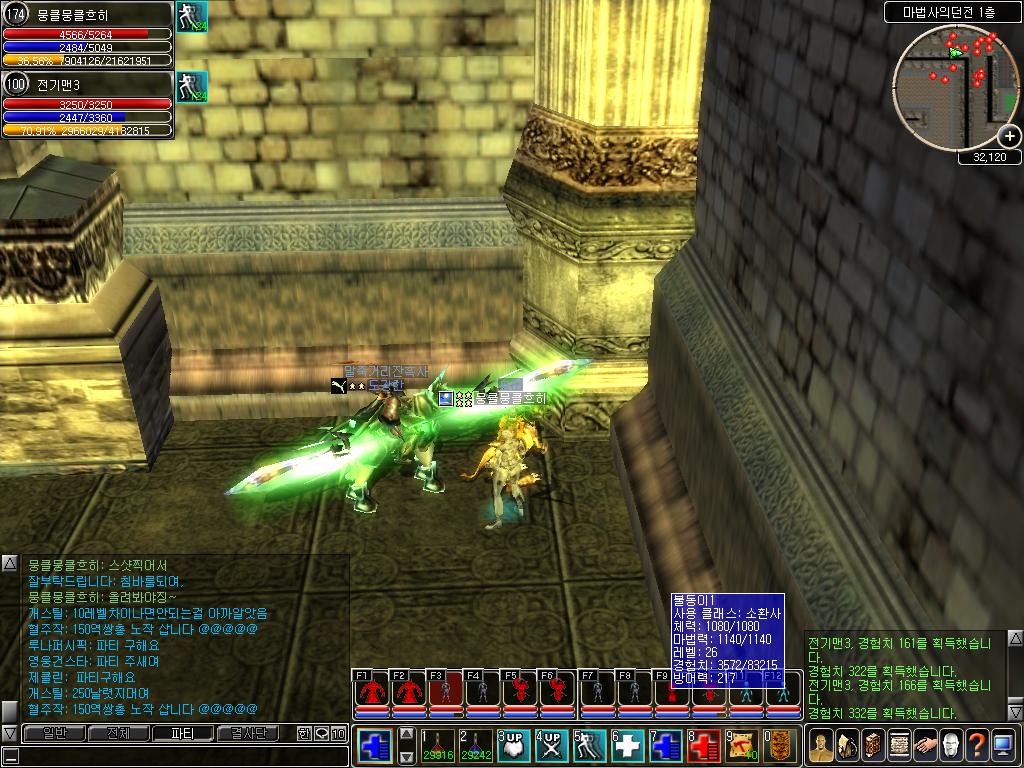The height and width of the screenshot is (768, 1024).
Task: Open the question mark help button
Action: tap(976, 745)
